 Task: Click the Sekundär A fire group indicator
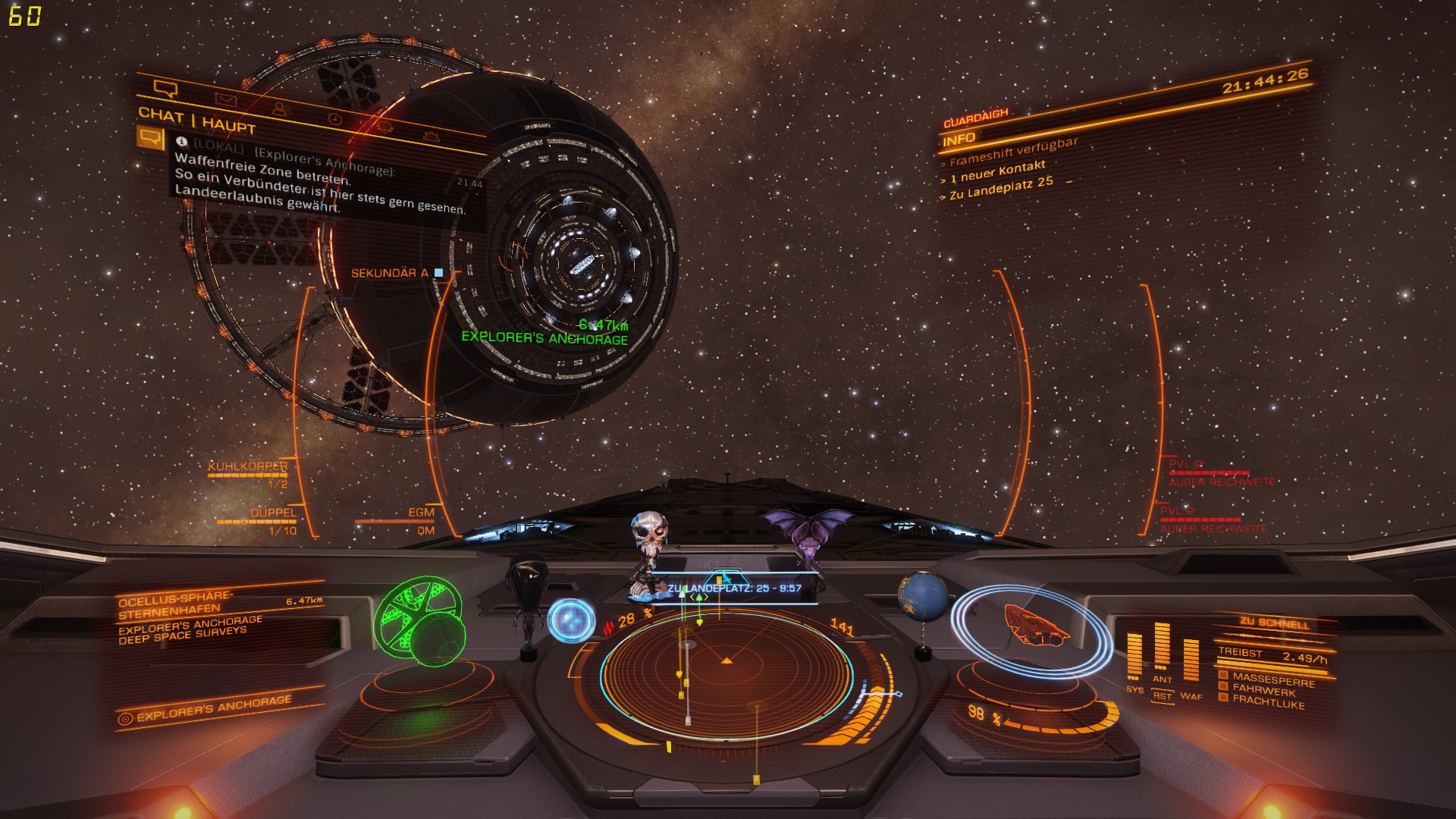(396, 273)
